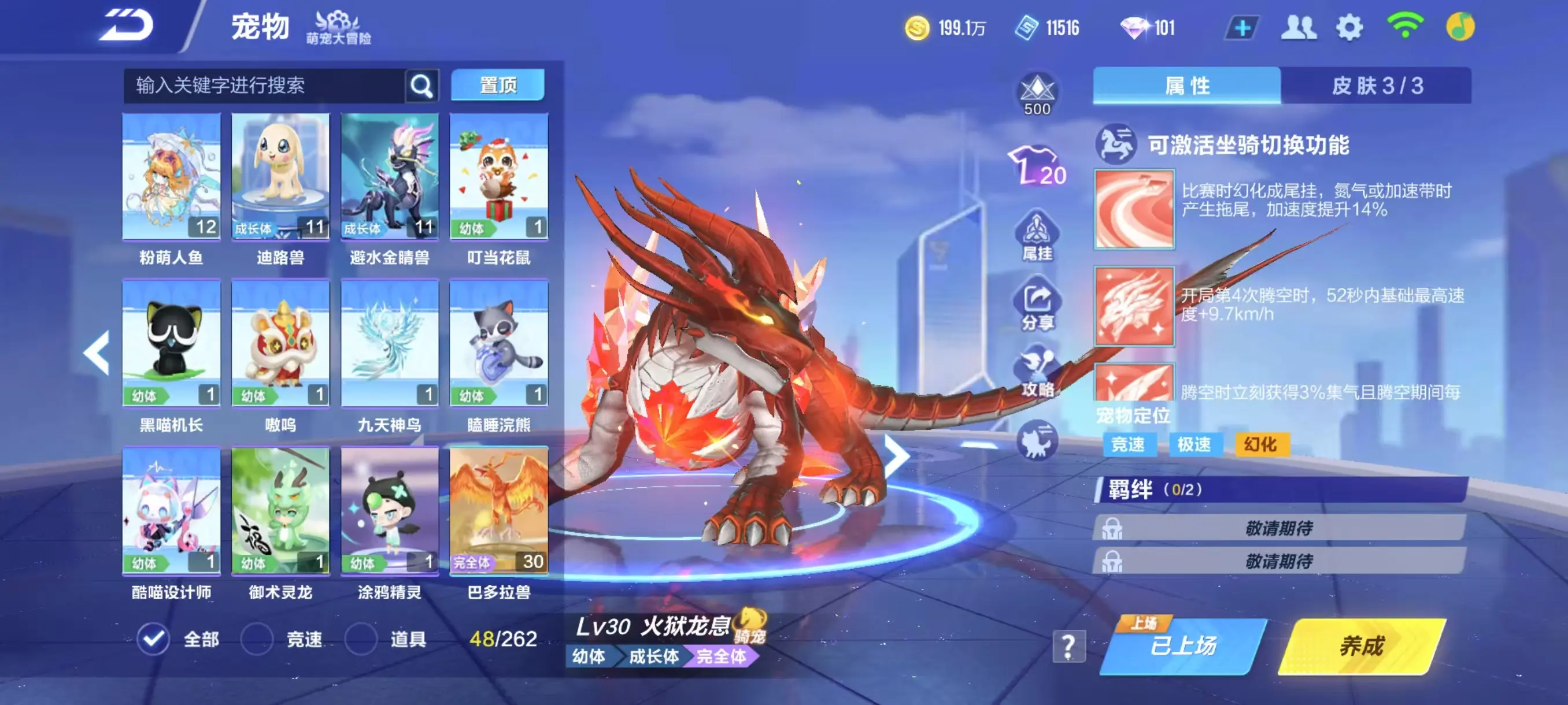Select the 全部 filter radio button
The width and height of the screenshot is (1568, 705).
click(x=154, y=639)
